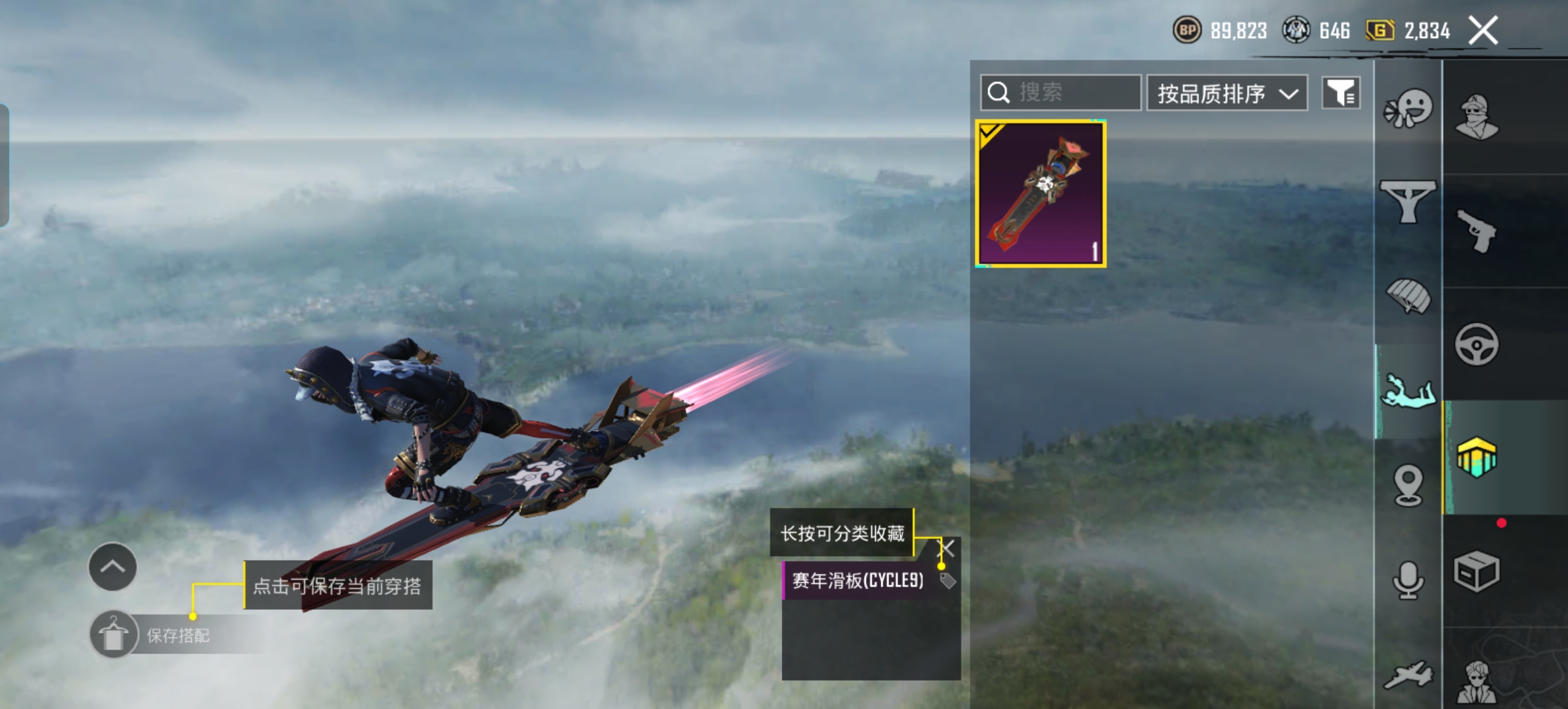
Task: Select the skydiving figure tab
Action: pyautogui.click(x=1408, y=391)
